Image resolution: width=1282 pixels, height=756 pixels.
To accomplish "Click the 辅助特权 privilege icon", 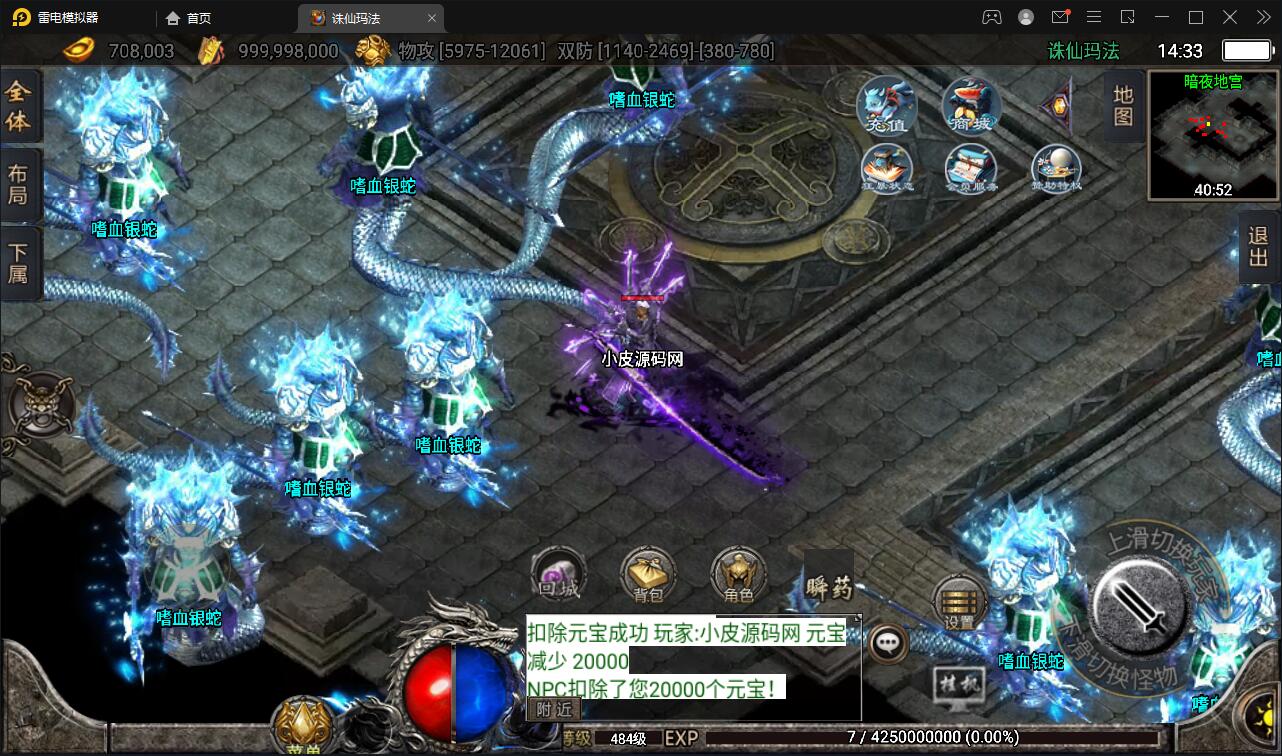I will (1056, 170).
